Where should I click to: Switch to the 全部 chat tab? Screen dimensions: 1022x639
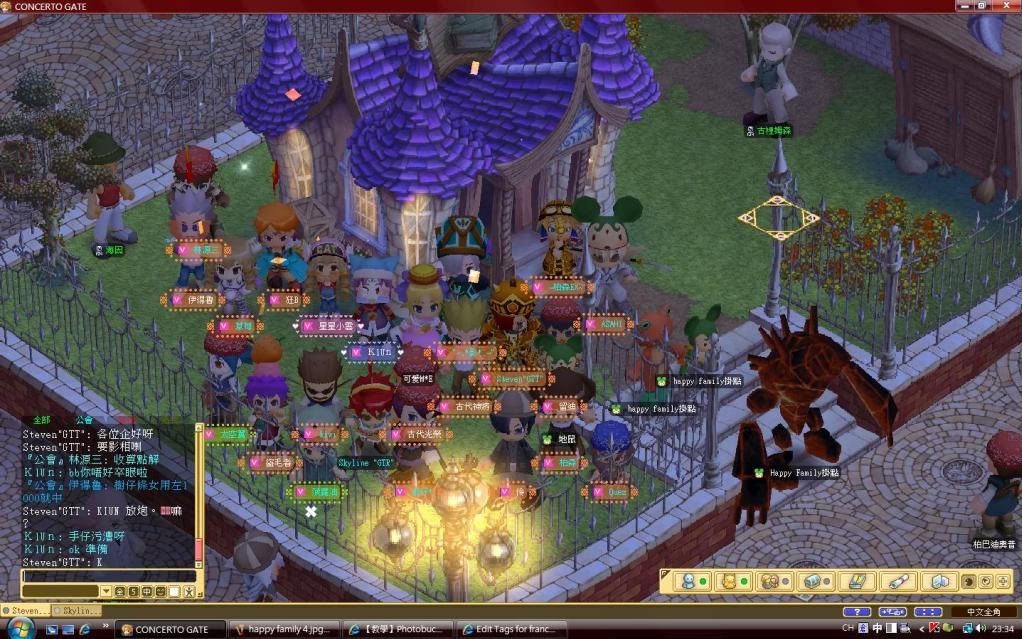(41, 420)
